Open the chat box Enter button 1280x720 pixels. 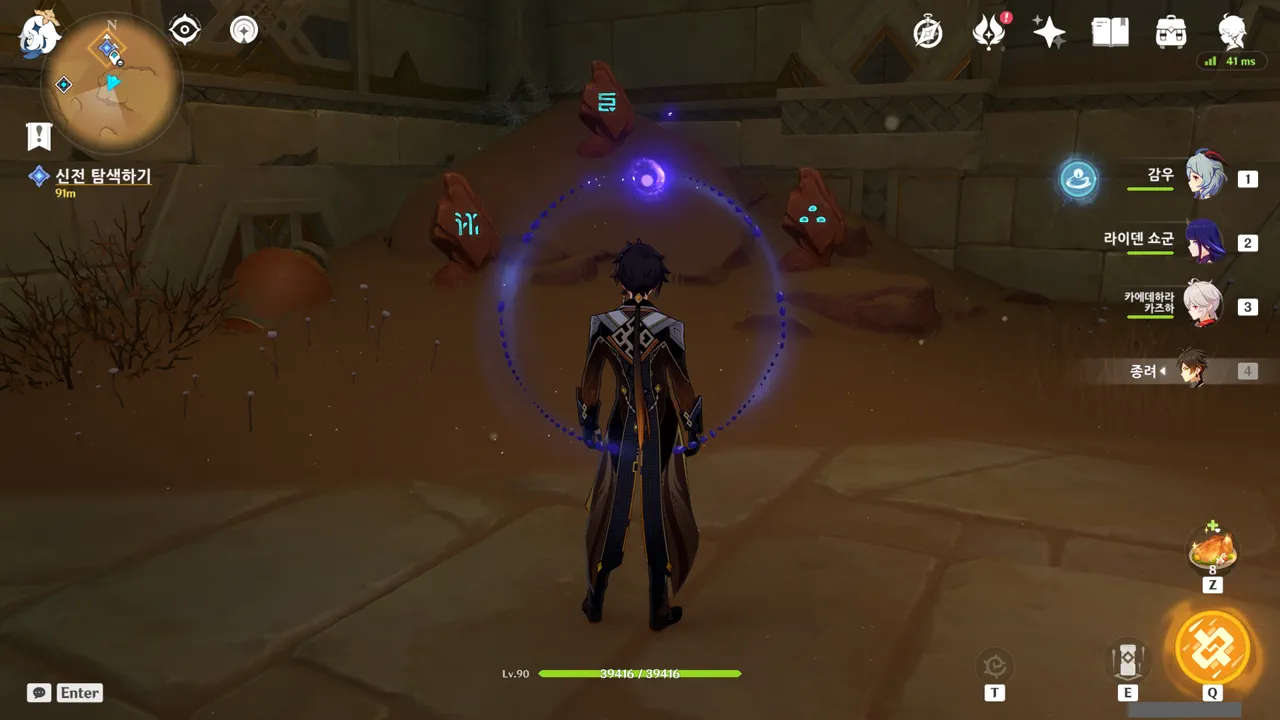[66, 692]
